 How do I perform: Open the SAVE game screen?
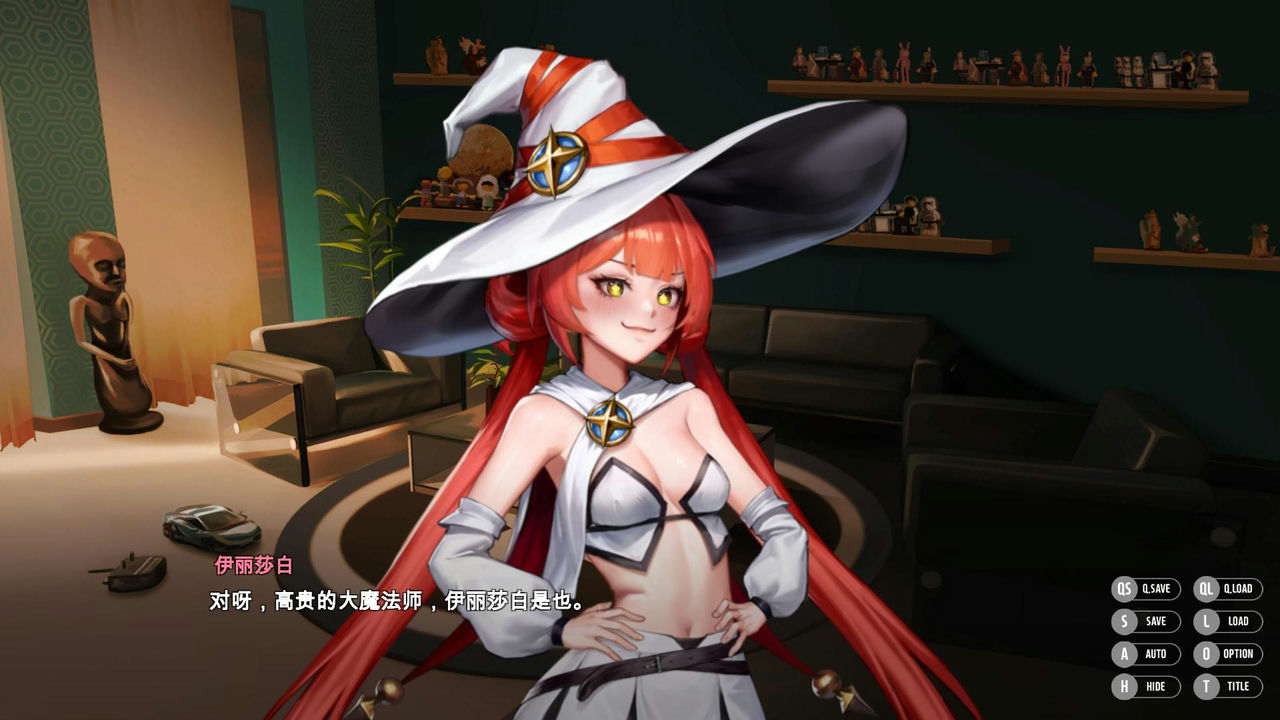click(1153, 621)
